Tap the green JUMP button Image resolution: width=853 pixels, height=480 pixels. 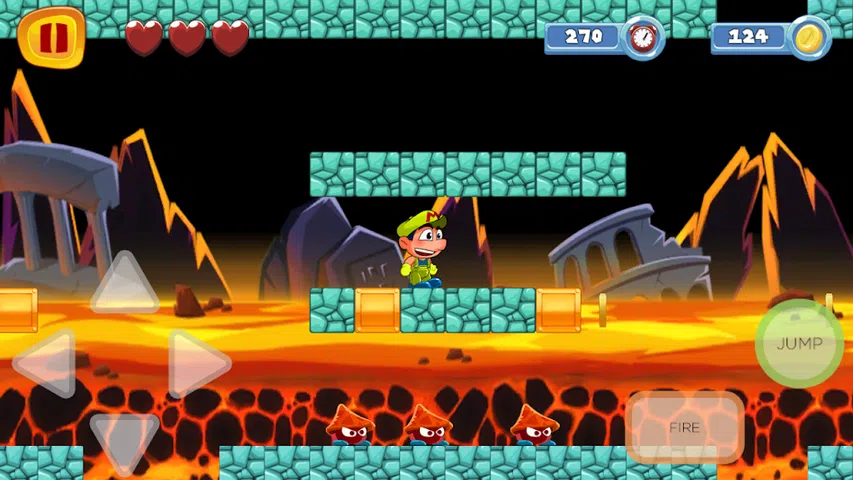coord(799,343)
